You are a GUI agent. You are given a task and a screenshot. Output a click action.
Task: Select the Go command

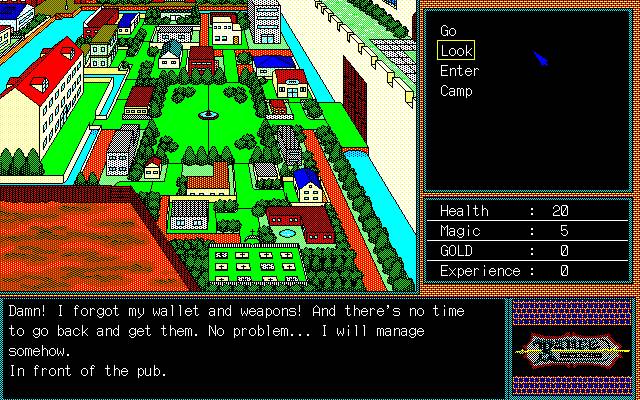click(x=448, y=31)
